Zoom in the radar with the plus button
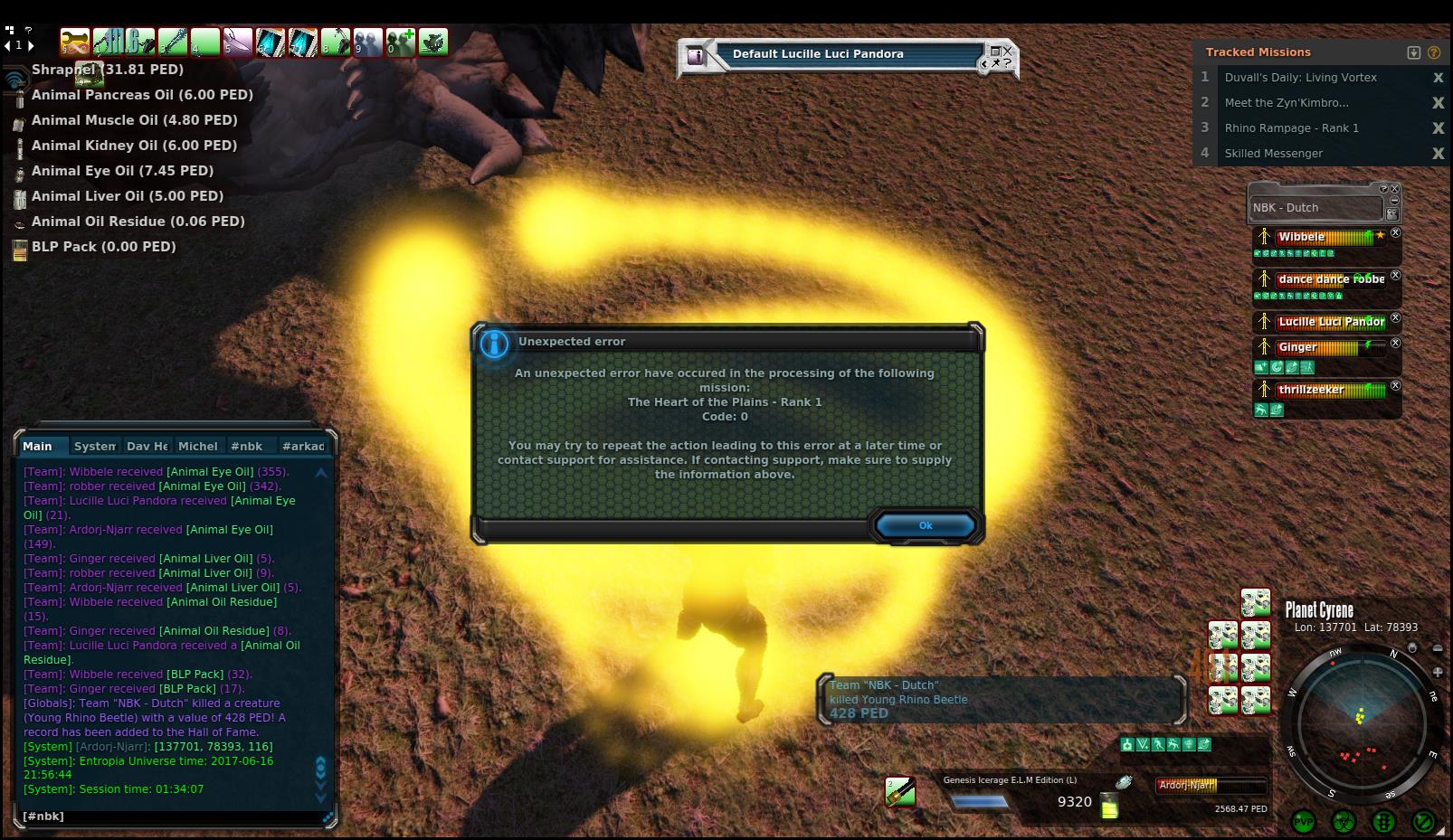Screen dimensions: 1453x840 click(x=1438, y=672)
